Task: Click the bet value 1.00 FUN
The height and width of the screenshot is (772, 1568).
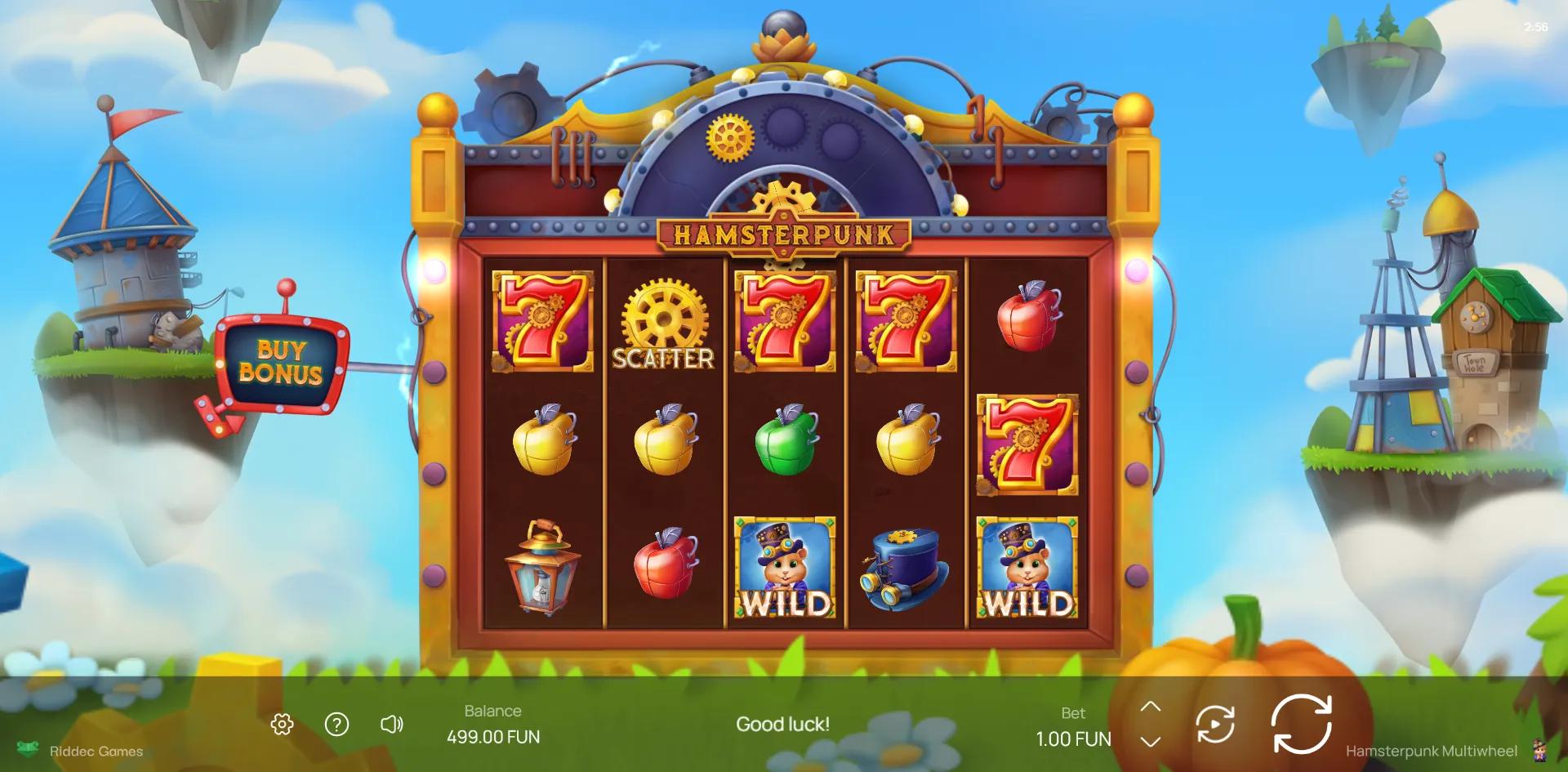Action: point(1072,739)
